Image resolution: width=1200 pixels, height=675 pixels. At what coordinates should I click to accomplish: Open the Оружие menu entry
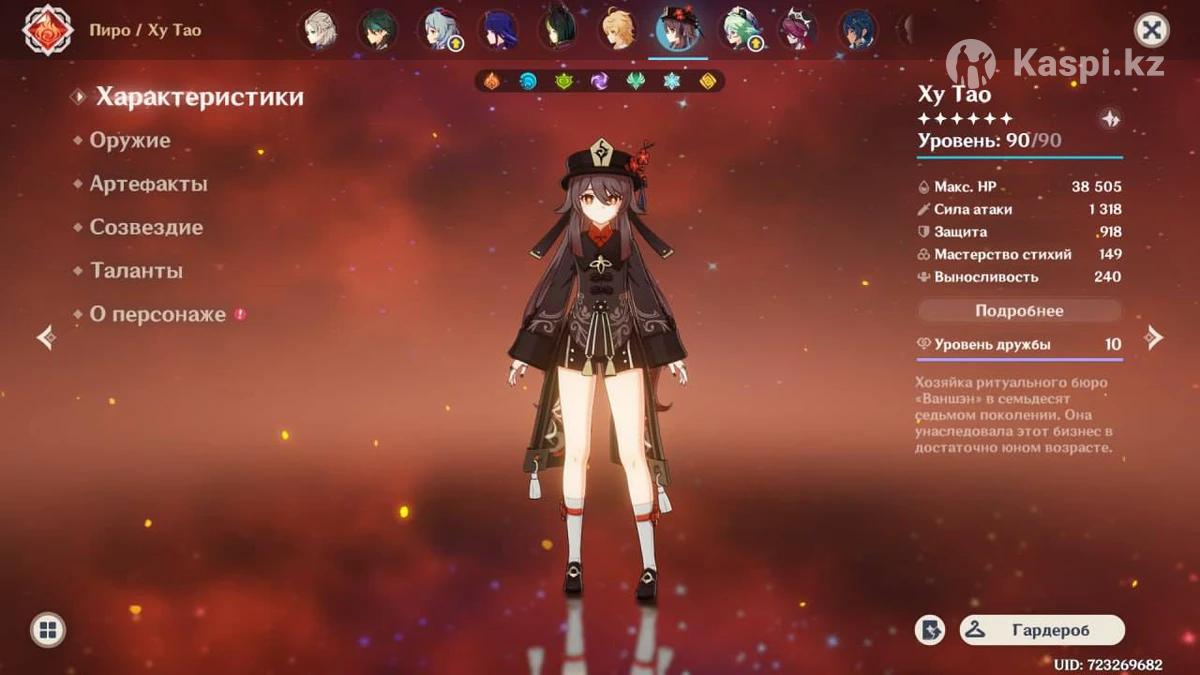click(130, 141)
